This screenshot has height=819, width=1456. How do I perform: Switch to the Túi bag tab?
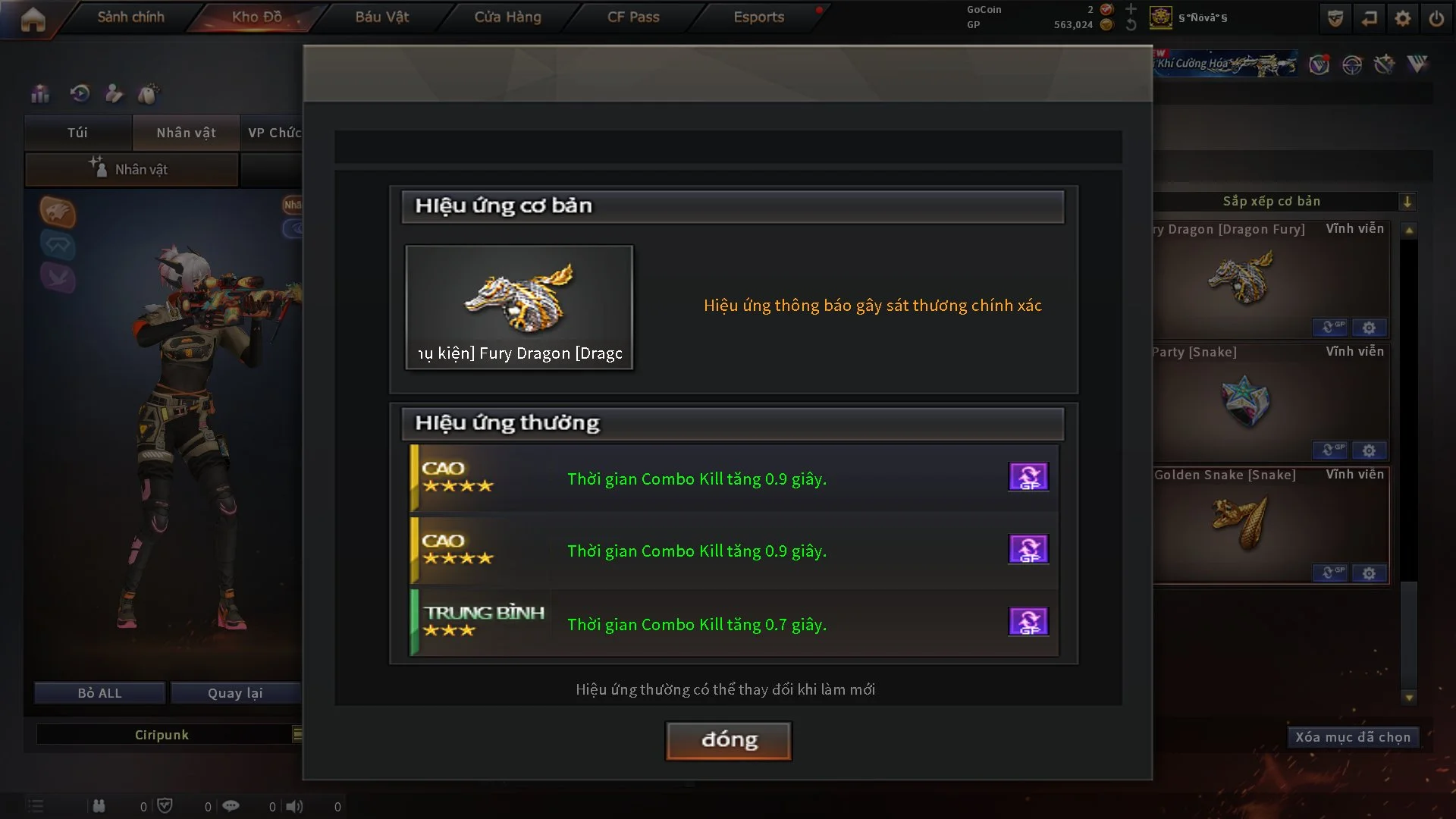point(77,133)
